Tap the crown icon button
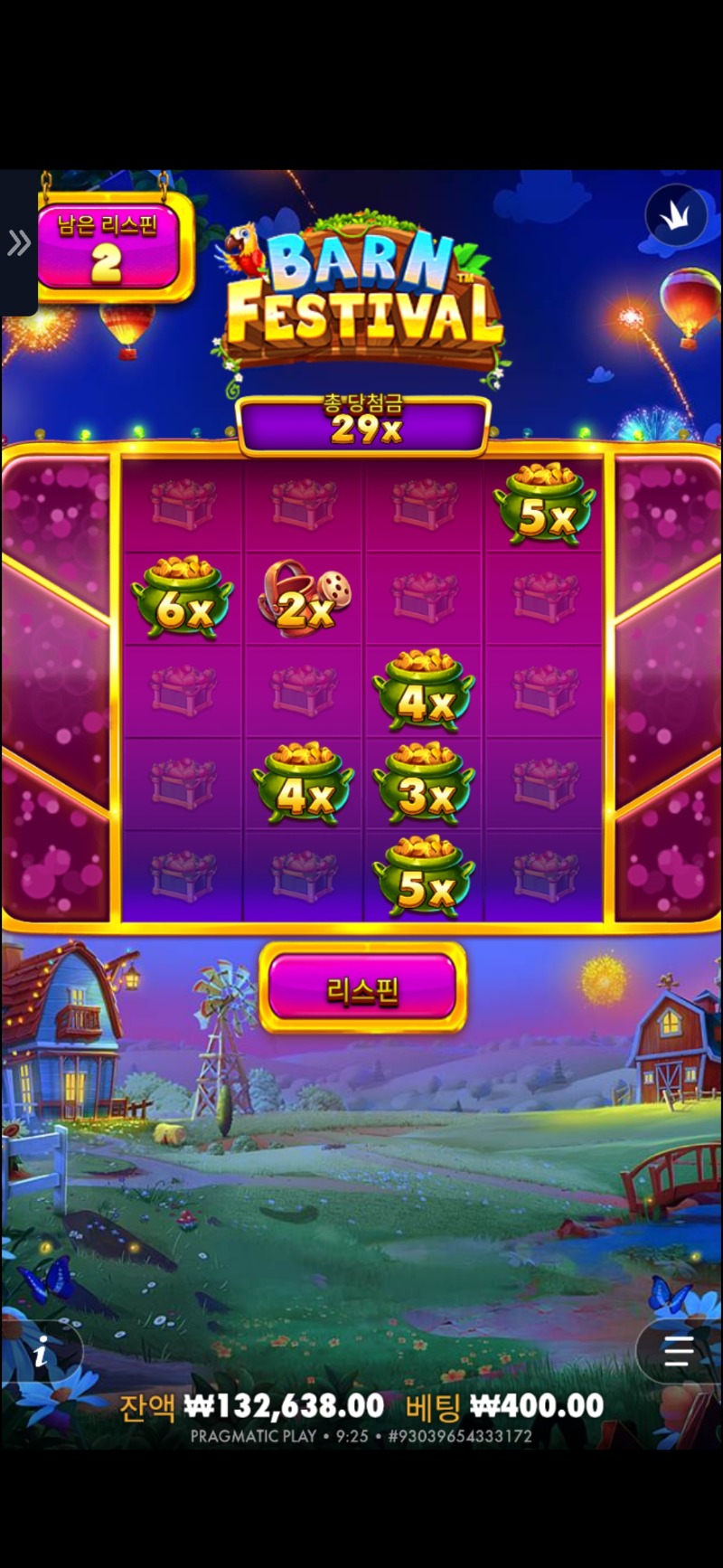Screen dimensions: 723x1568 (x=676, y=215)
